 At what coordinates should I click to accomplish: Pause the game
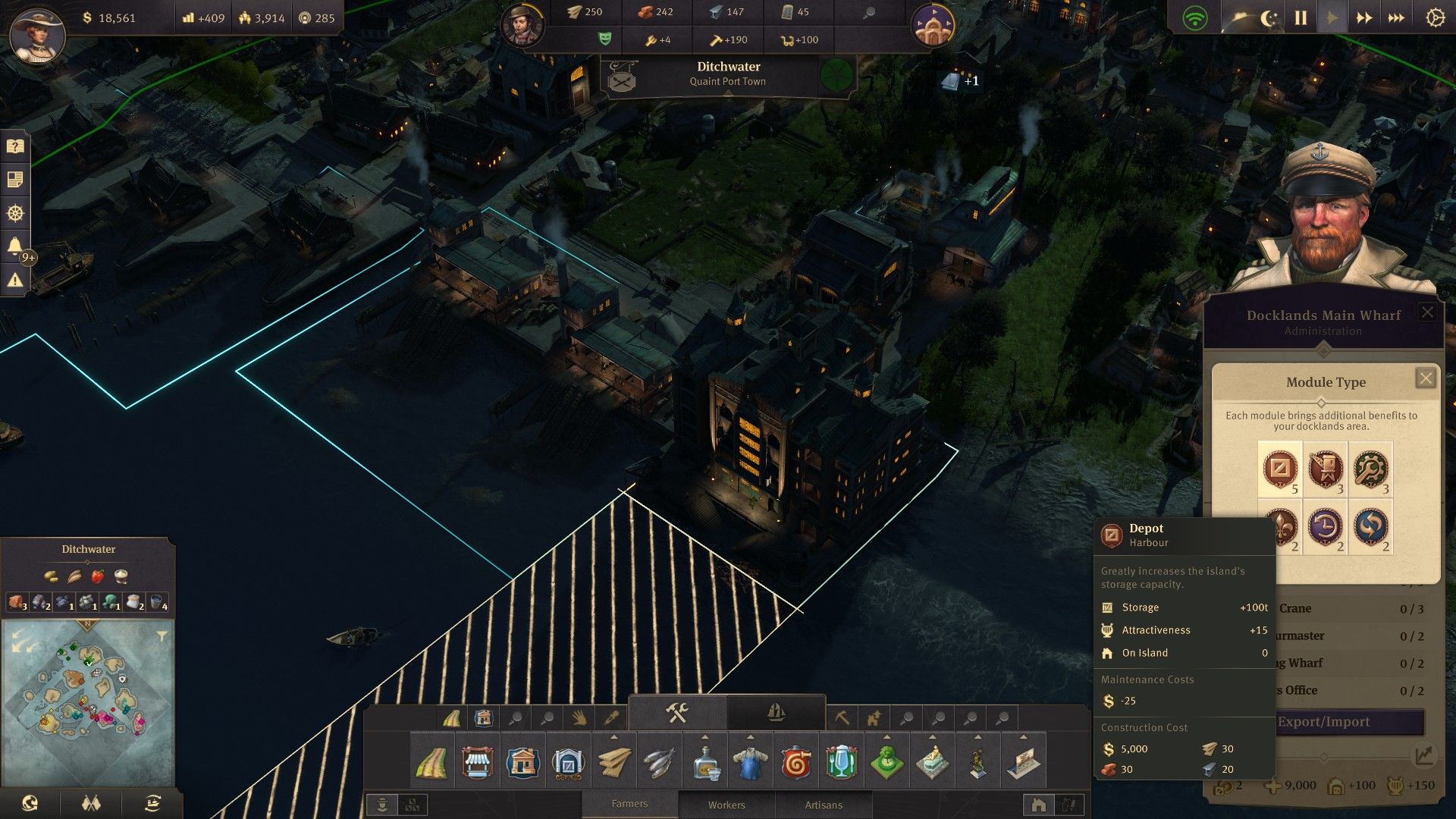(1301, 18)
